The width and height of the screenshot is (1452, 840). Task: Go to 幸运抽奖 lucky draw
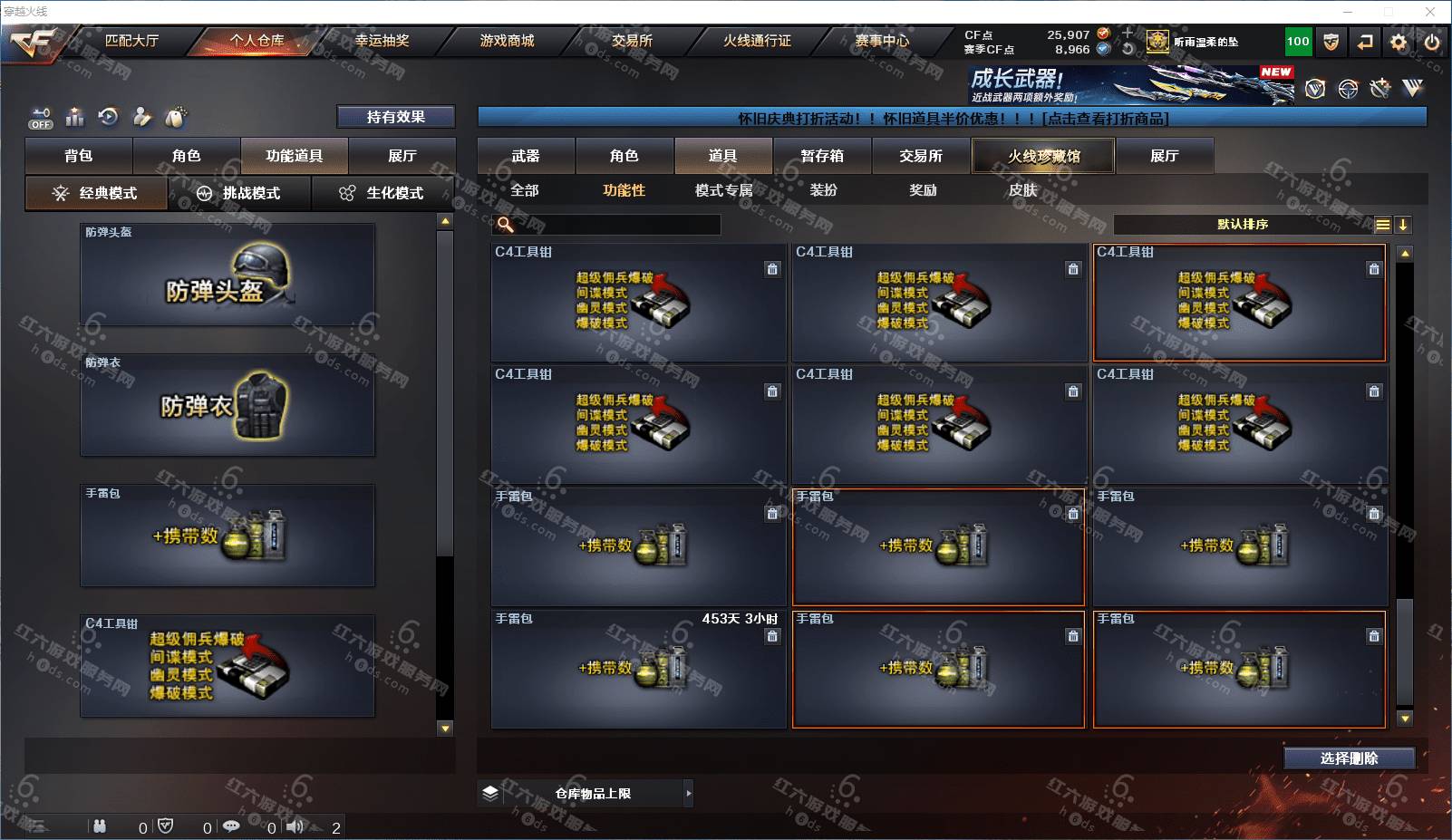point(382,41)
